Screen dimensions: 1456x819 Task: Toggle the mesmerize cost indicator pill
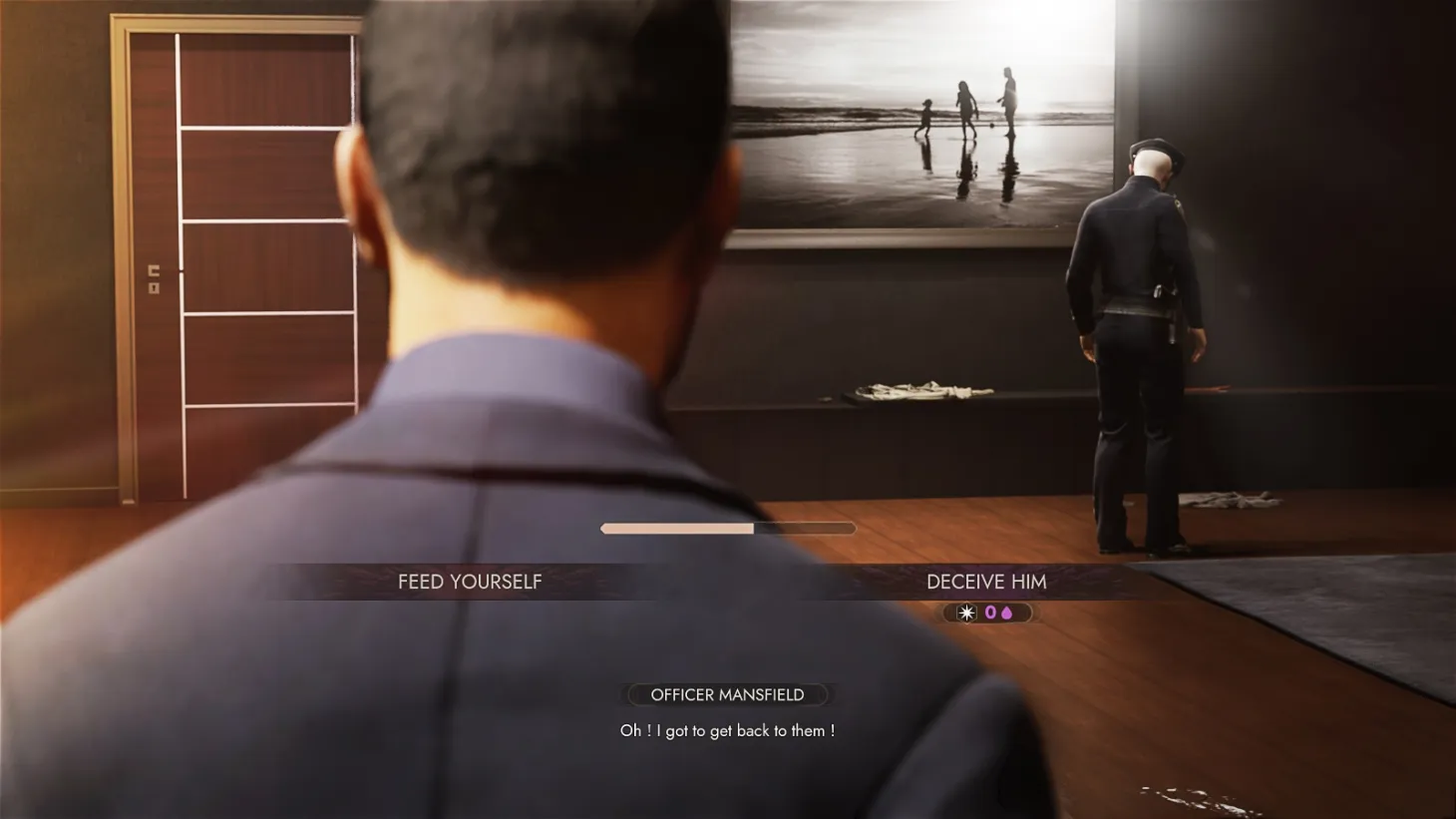[987, 613]
